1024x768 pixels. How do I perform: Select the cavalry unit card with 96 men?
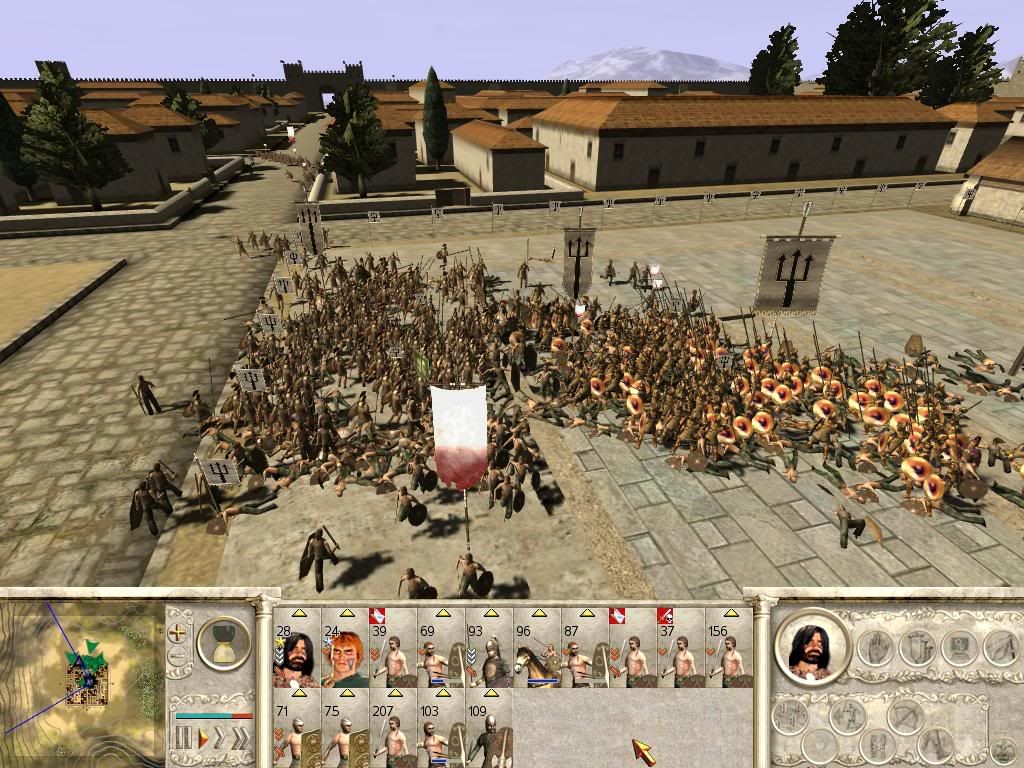pos(536,648)
